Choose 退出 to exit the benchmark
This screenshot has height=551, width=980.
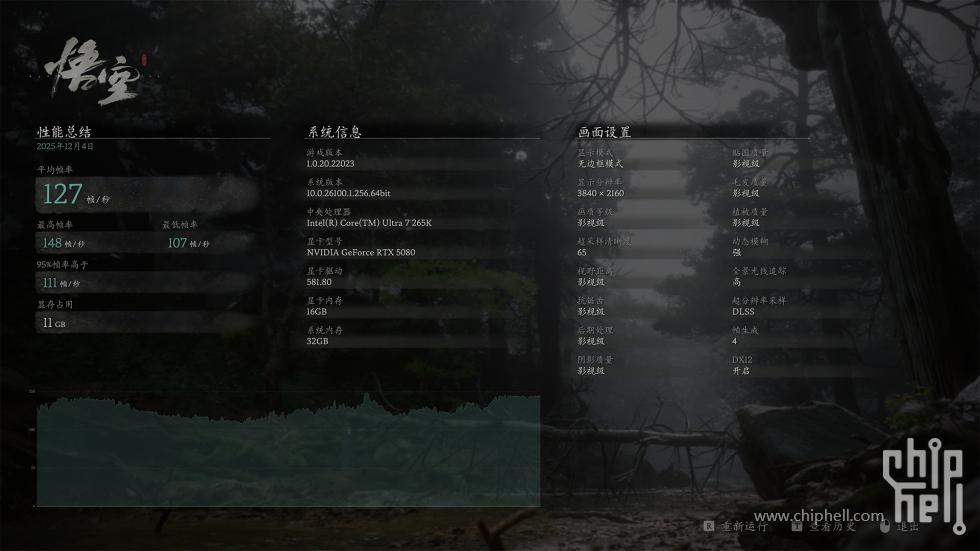tap(907, 526)
